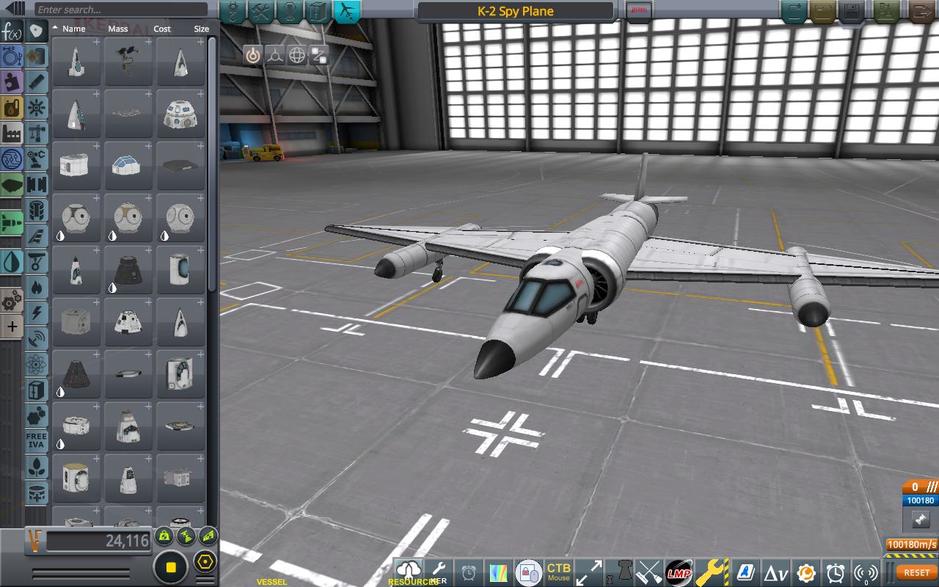Save the craft with the floppy icon
The height and width of the screenshot is (587, 939).
pos(853,11)
